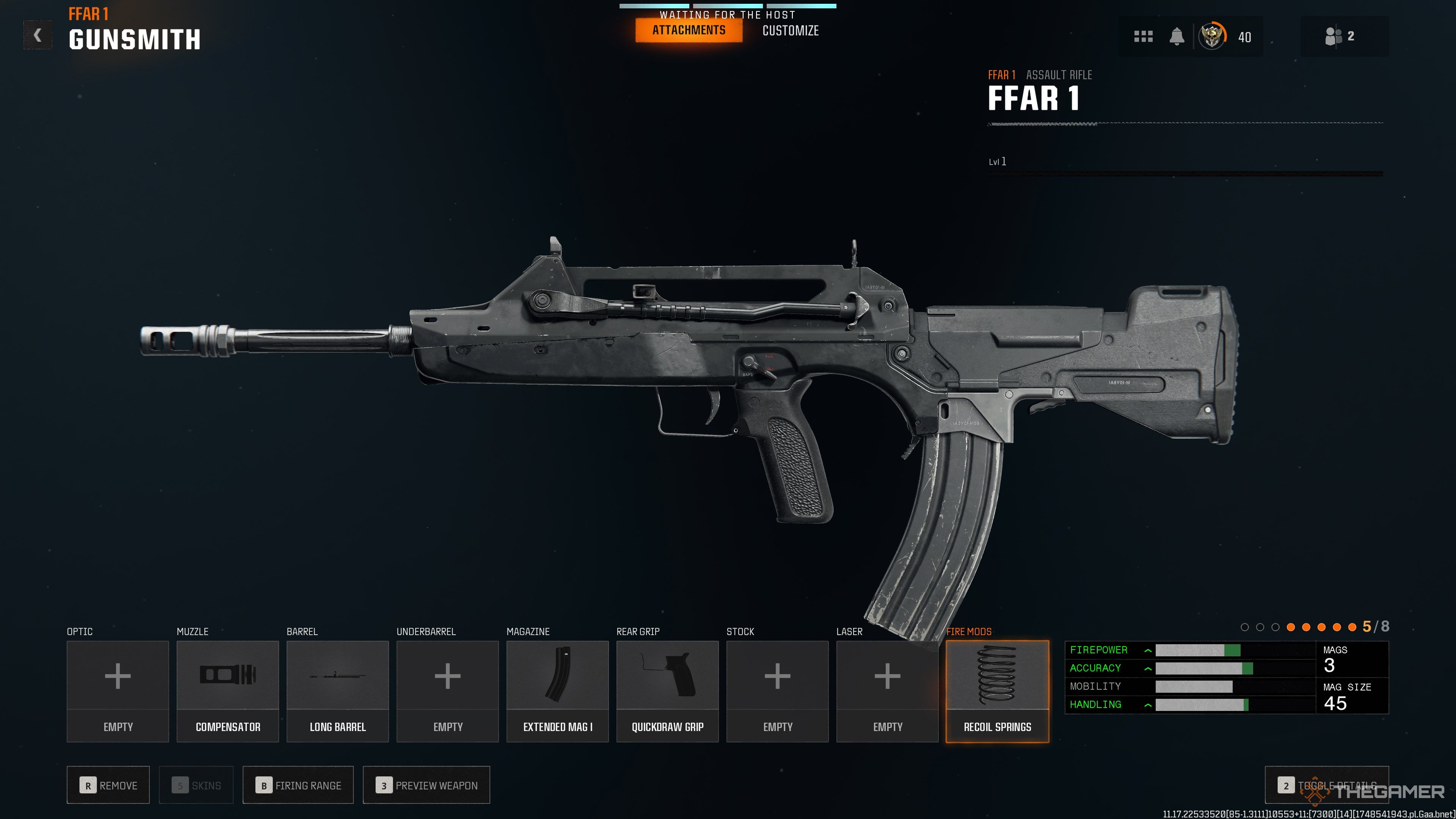Choose the empty Optic slot
Viewport: 1456px width, 819px height.
pos(118,691)
